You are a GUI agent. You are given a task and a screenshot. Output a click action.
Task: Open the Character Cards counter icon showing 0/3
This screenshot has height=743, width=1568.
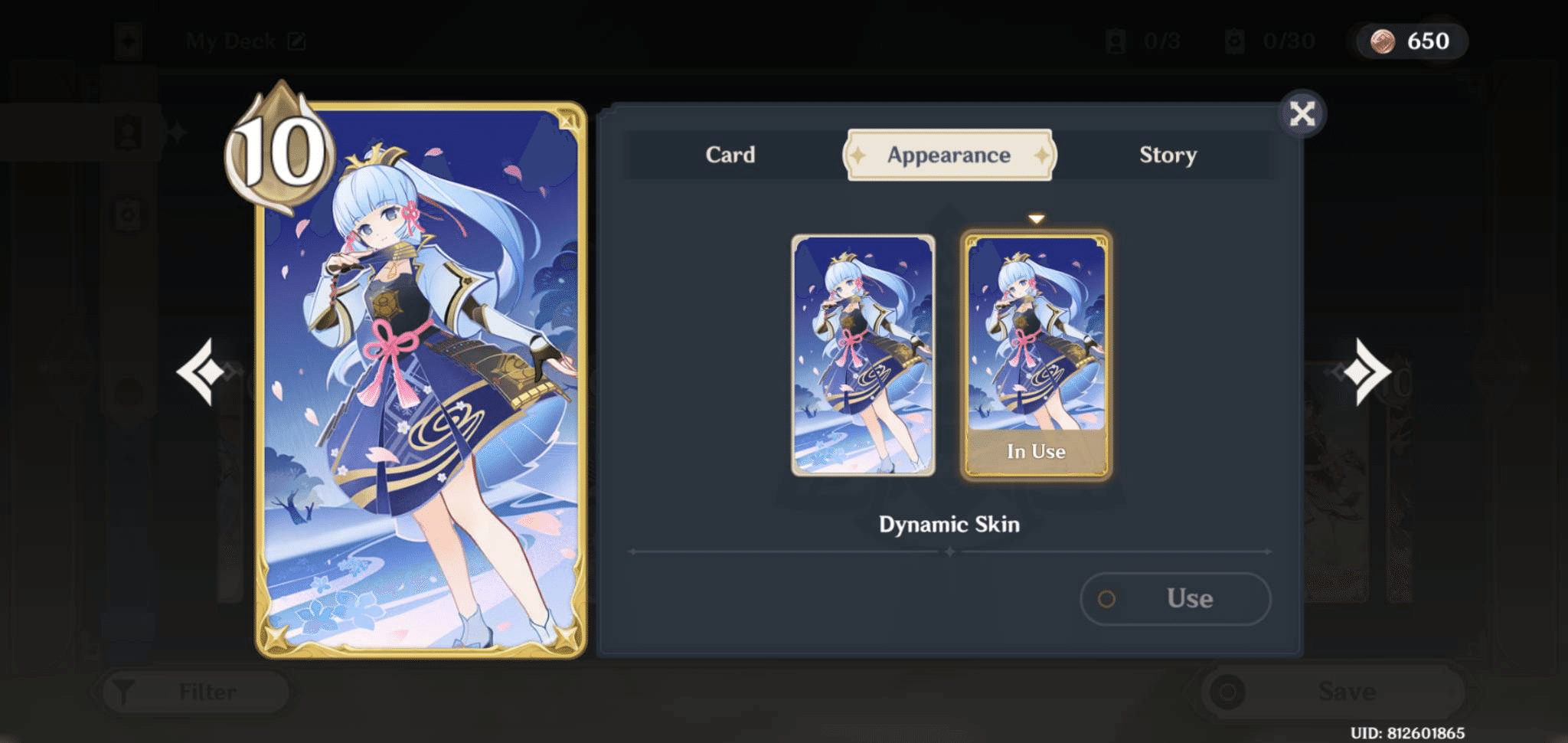coord(1114,41)
